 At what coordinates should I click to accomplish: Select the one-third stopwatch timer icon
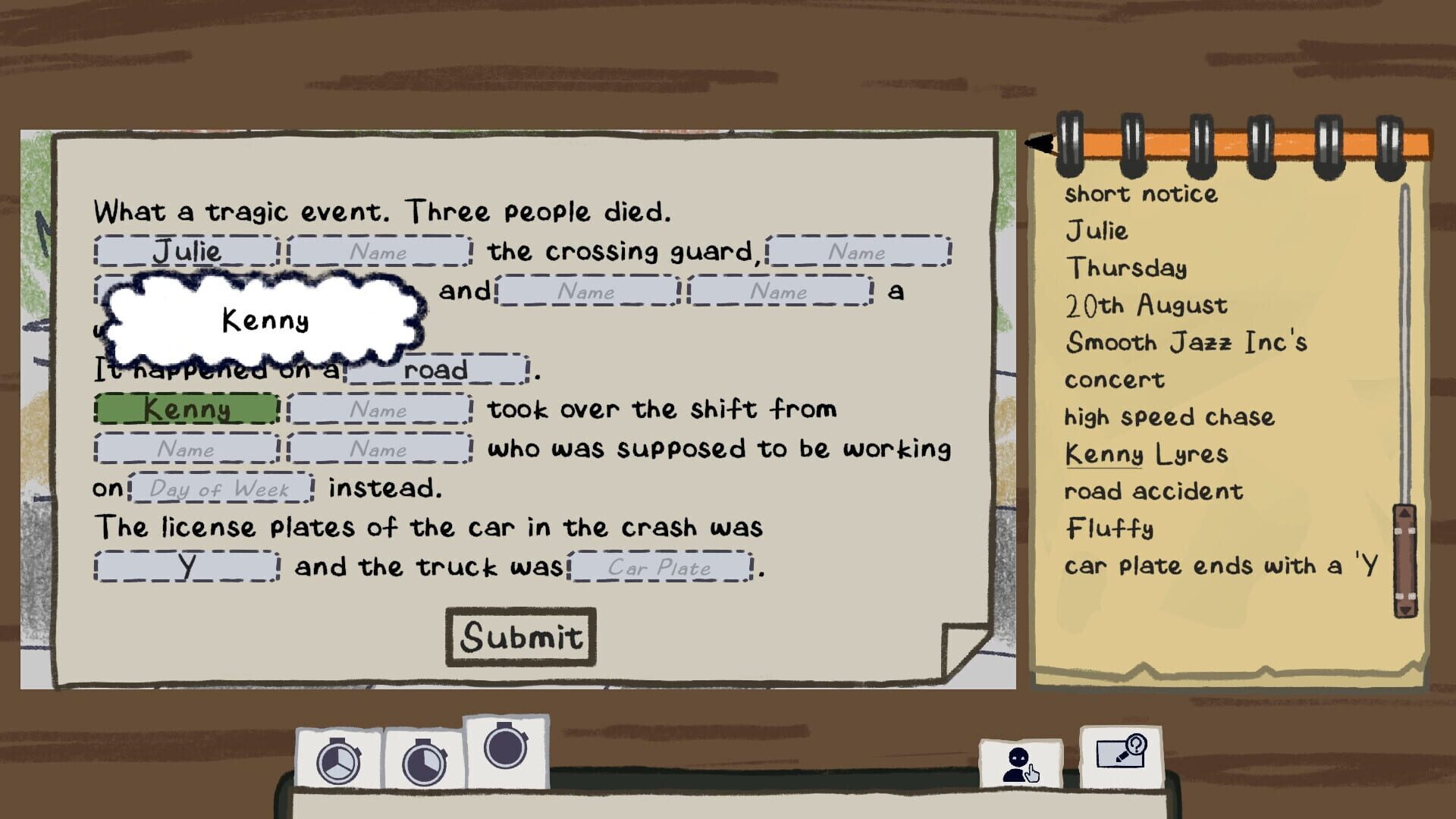pyautogui.click(x=339, y=764)
